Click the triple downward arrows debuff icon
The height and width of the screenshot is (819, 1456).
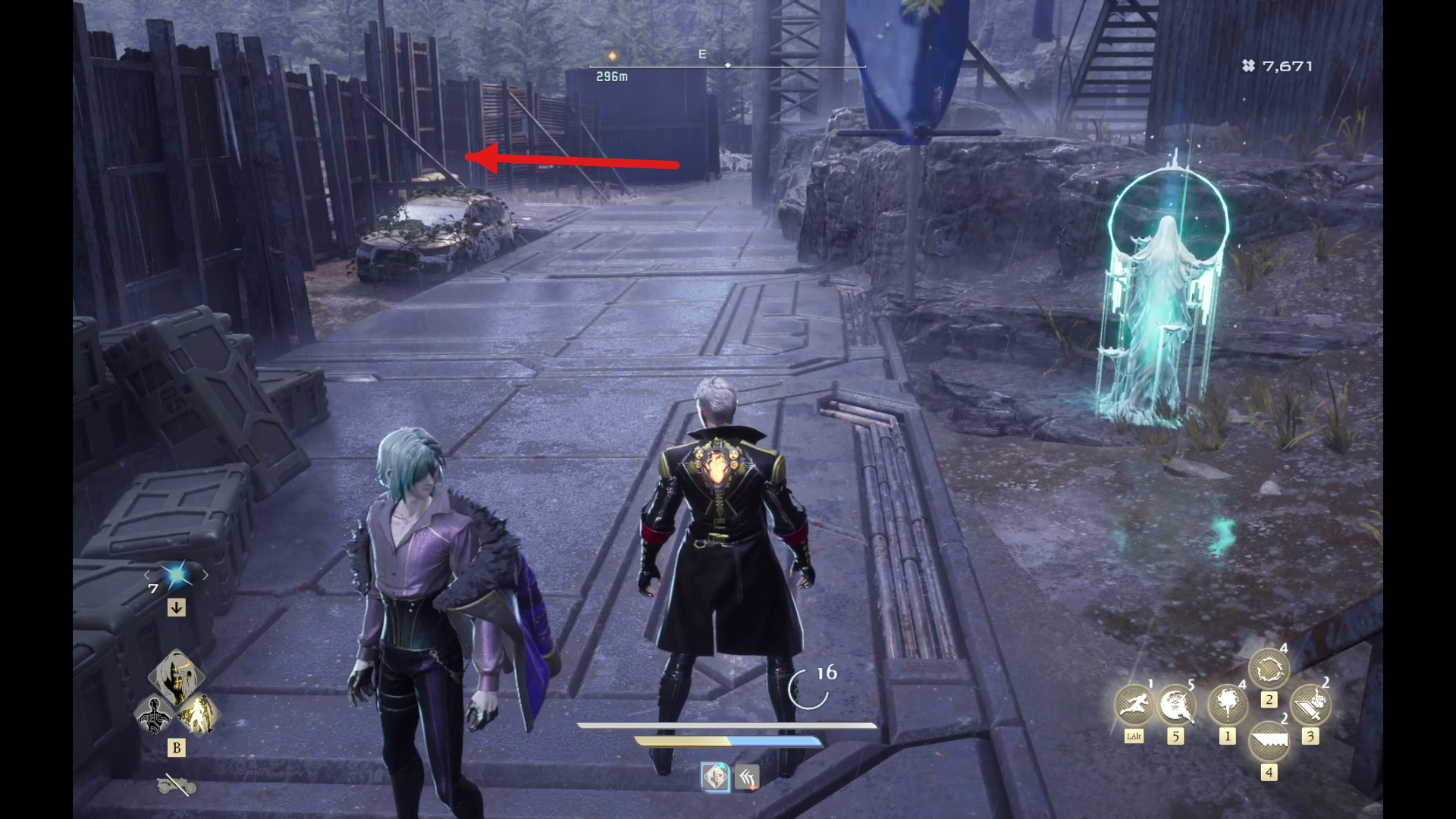(748, 777)
